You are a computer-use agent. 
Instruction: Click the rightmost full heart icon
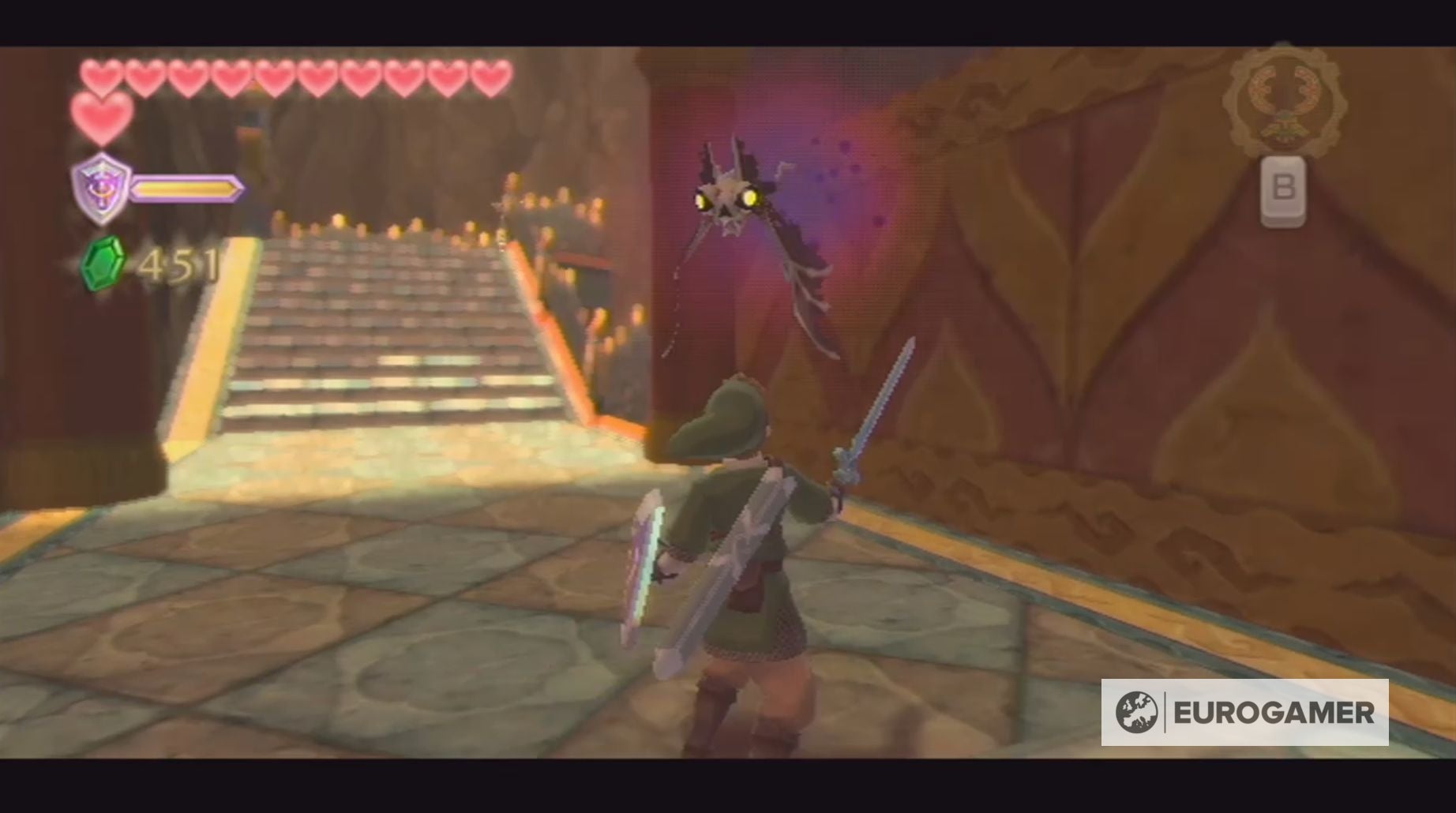pos(490,77)
